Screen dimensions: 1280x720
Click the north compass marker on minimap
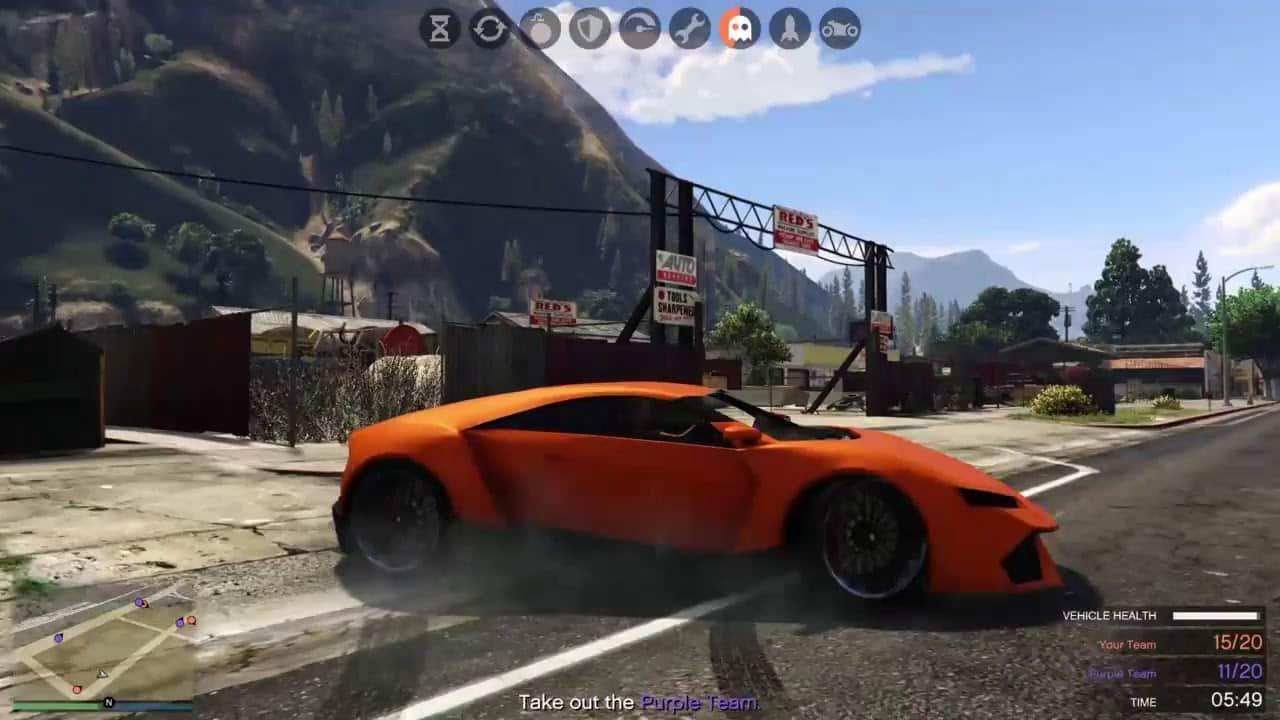pos(109,702)
